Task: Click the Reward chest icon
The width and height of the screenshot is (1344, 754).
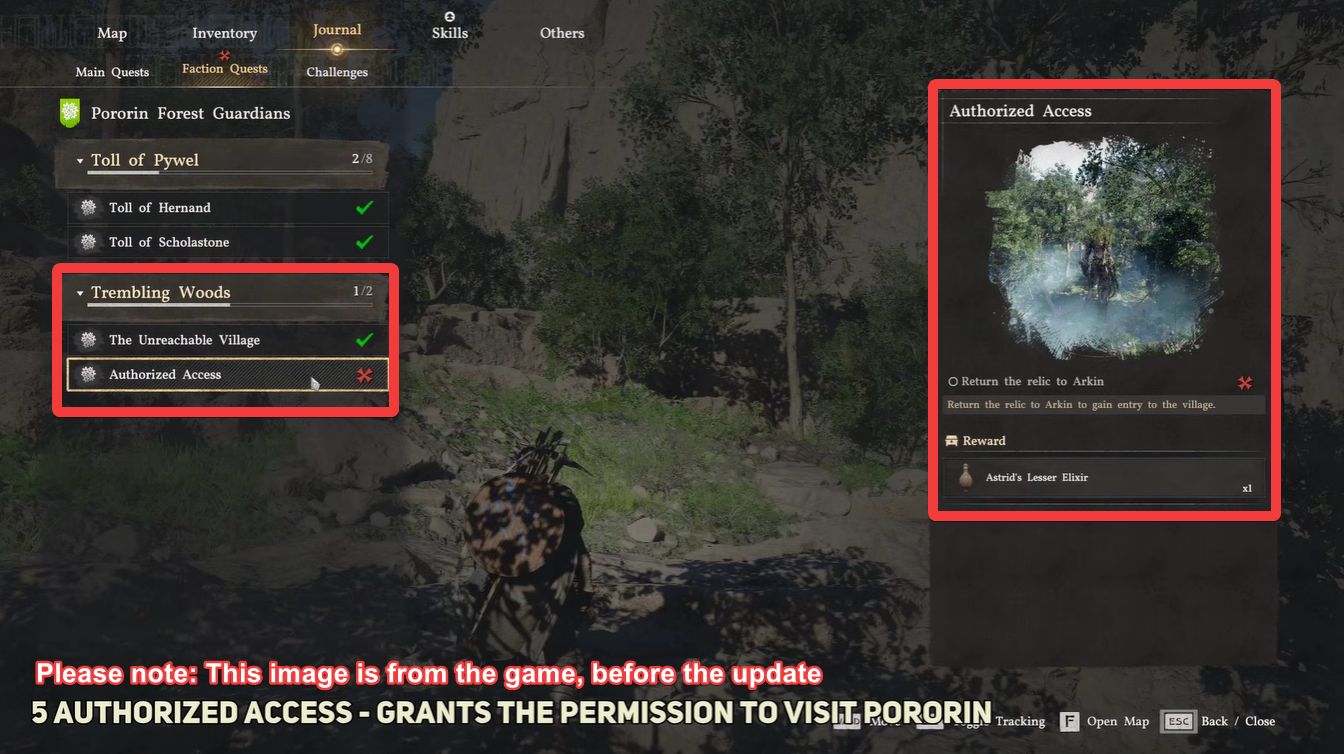Action: coord(954,440)
